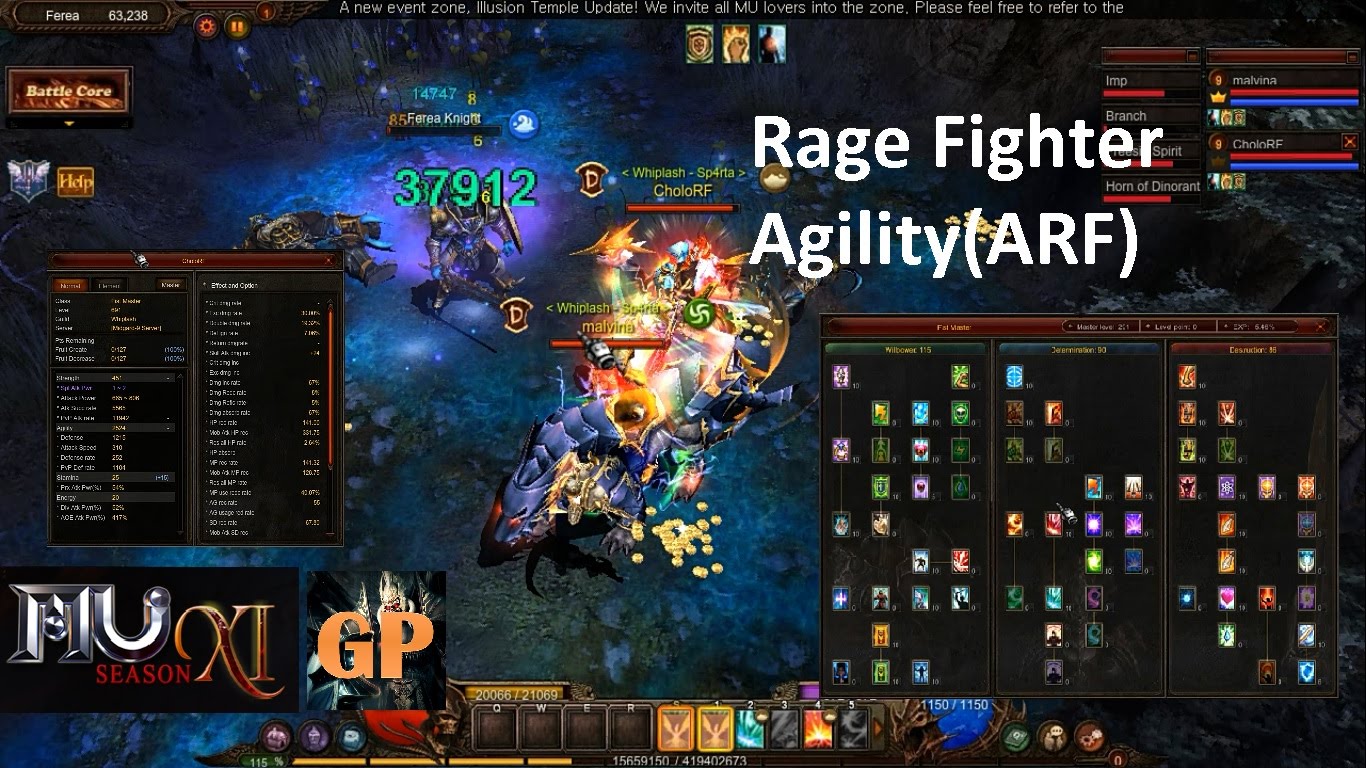This screenshot has width=1366, height=768.
Task: Open the green guide book icon bottom right
Action: point(1016,736)
